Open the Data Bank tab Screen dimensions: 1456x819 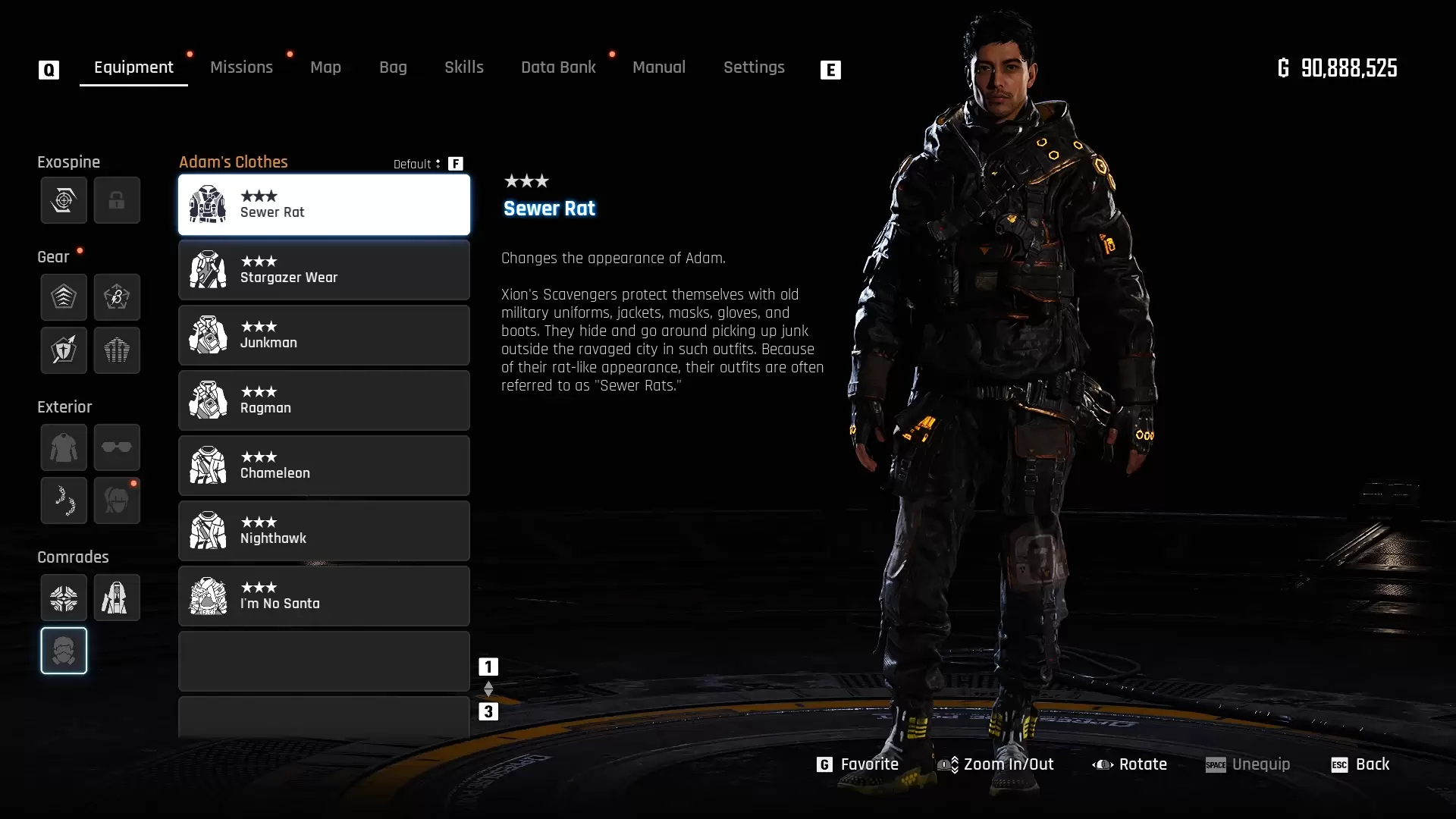click(x=558, y=67)
